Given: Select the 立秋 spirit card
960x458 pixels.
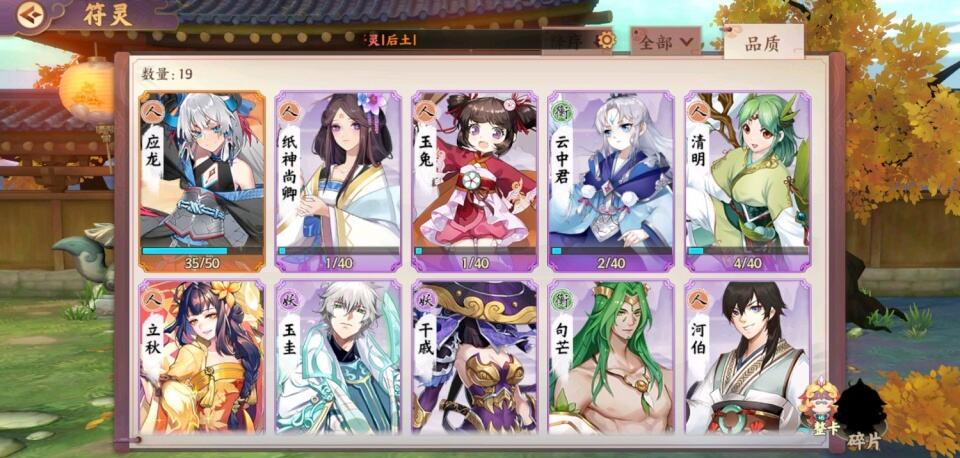Looking at the screenshot, I should (x=201, y=357).
